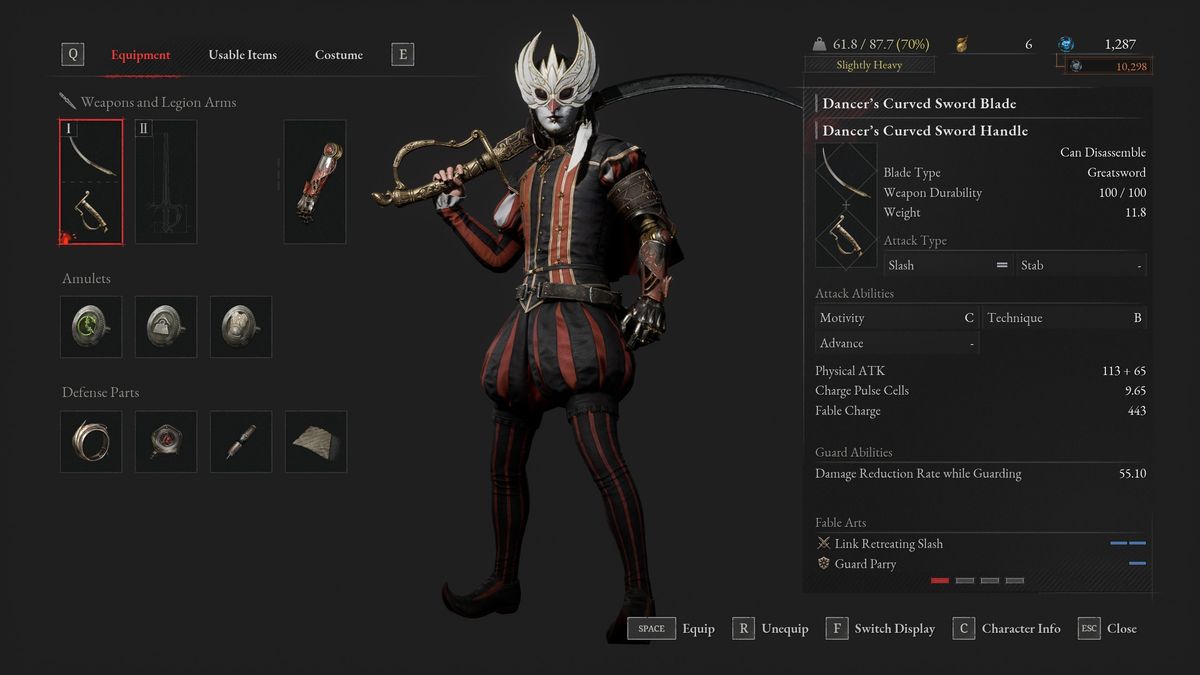The width and height of the screenshot is (1200, 675).
Task: Open the Costume tab
Action: tap(338, 55)
